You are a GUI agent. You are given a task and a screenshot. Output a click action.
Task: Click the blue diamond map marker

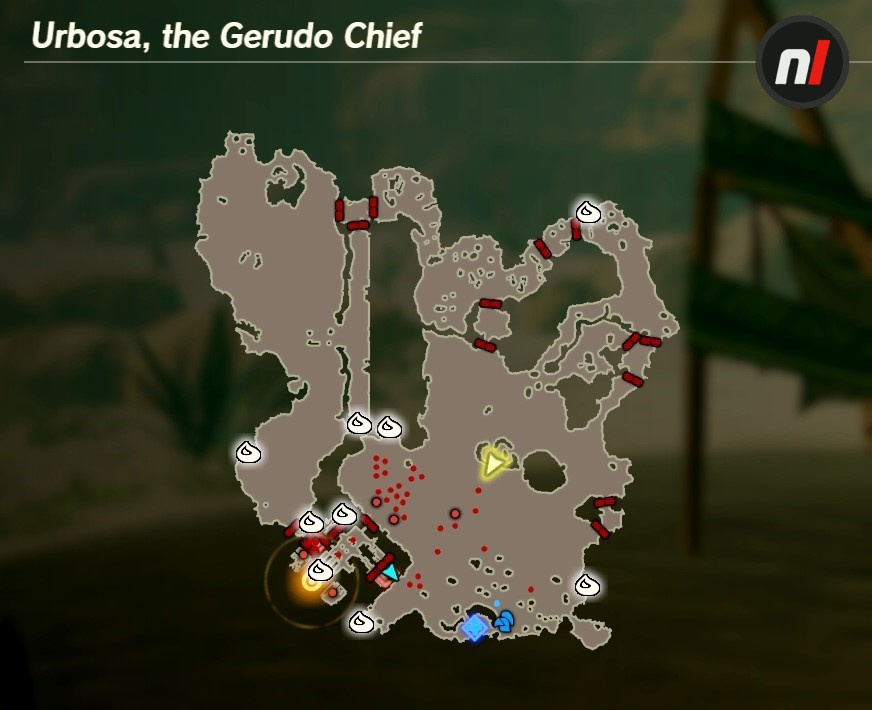(474, 627)
